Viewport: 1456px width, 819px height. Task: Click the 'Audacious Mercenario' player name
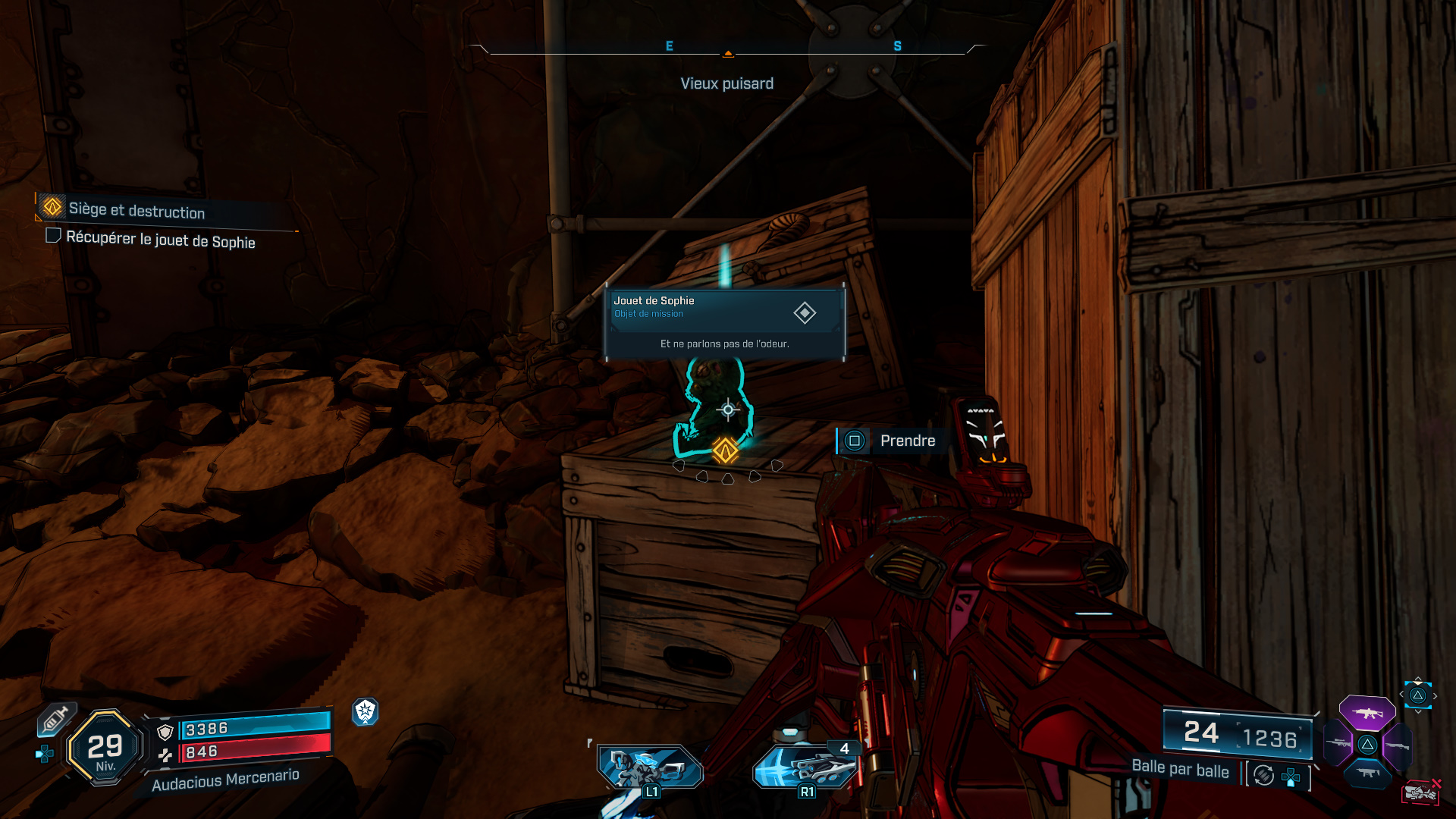[x=225, y=781]
